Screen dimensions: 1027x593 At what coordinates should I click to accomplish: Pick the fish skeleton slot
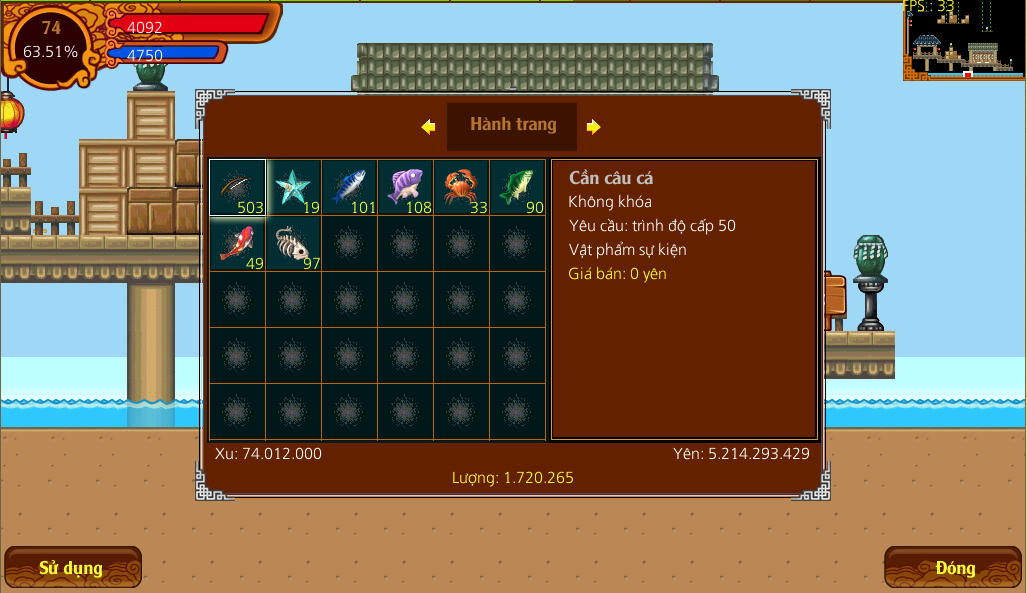(x=294, y=244)
